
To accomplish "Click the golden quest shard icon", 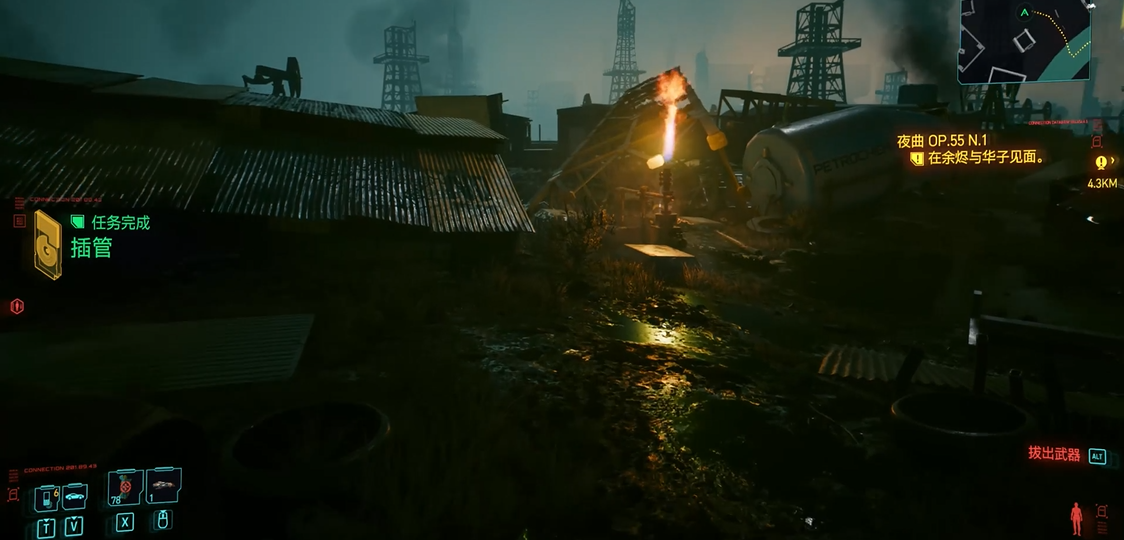I will coord(47,244).
